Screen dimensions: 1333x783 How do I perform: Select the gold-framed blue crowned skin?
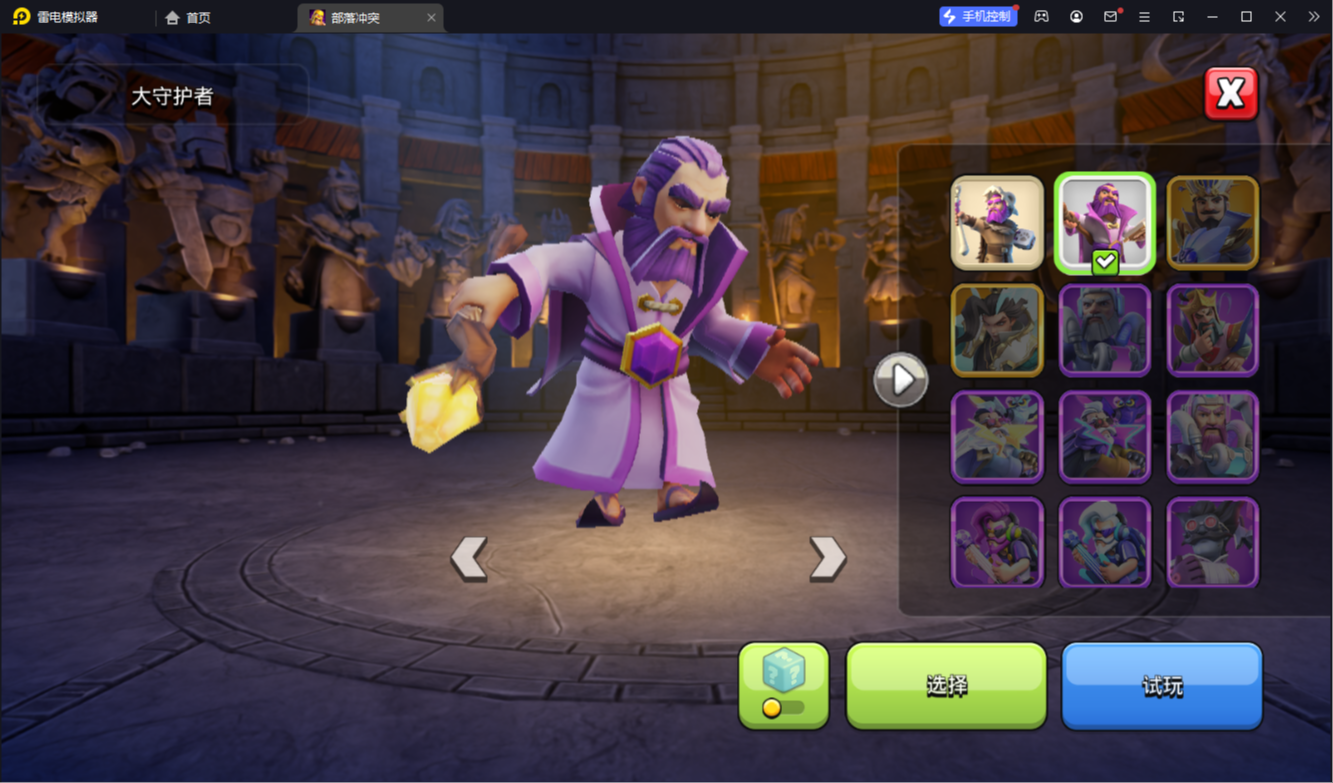1212,223
